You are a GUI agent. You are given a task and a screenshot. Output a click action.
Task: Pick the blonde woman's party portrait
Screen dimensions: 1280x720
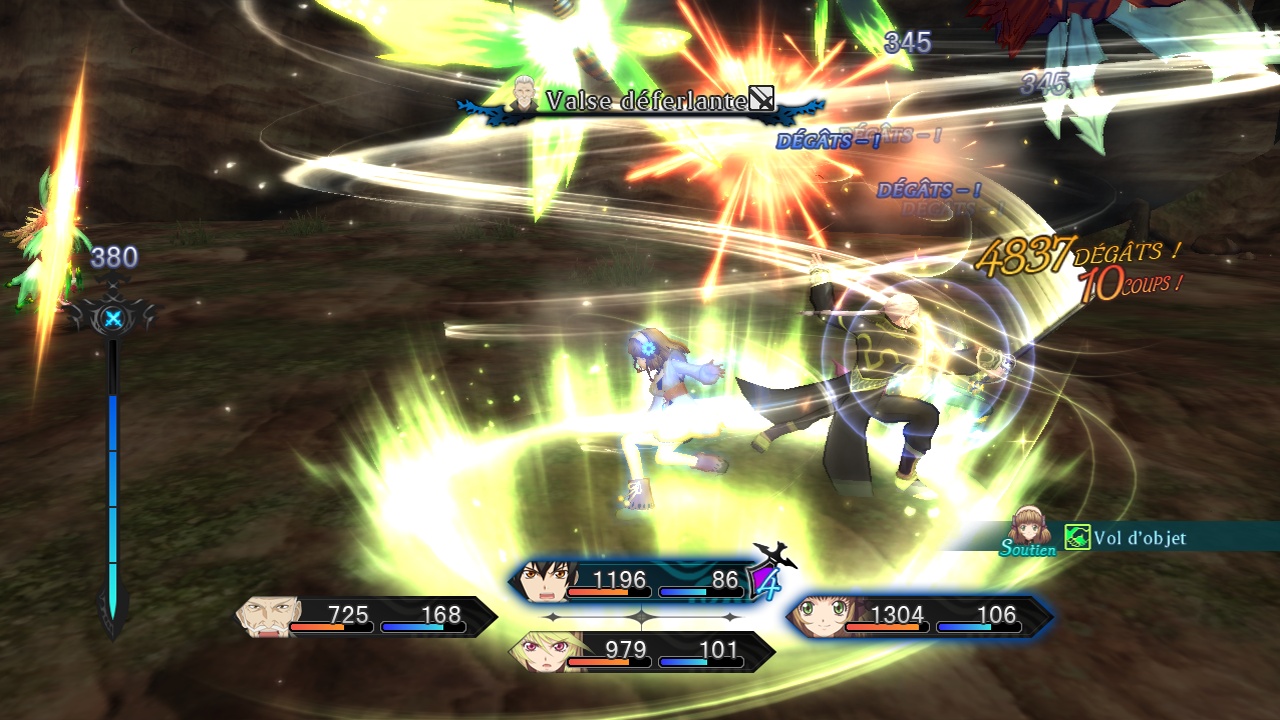pyautogui.click(x=537, y=651)
